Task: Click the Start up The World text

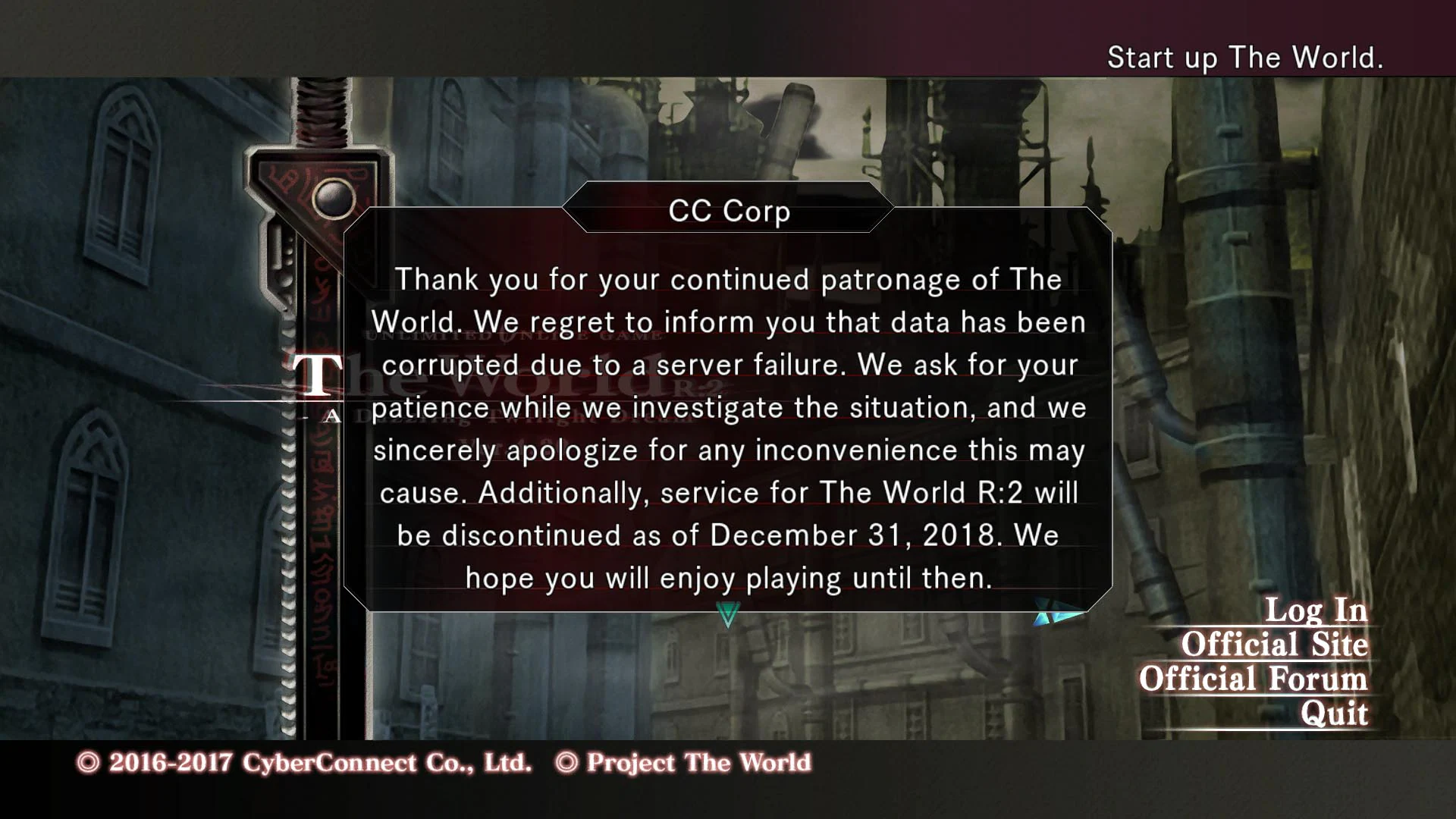Action: pos(1246,57)
